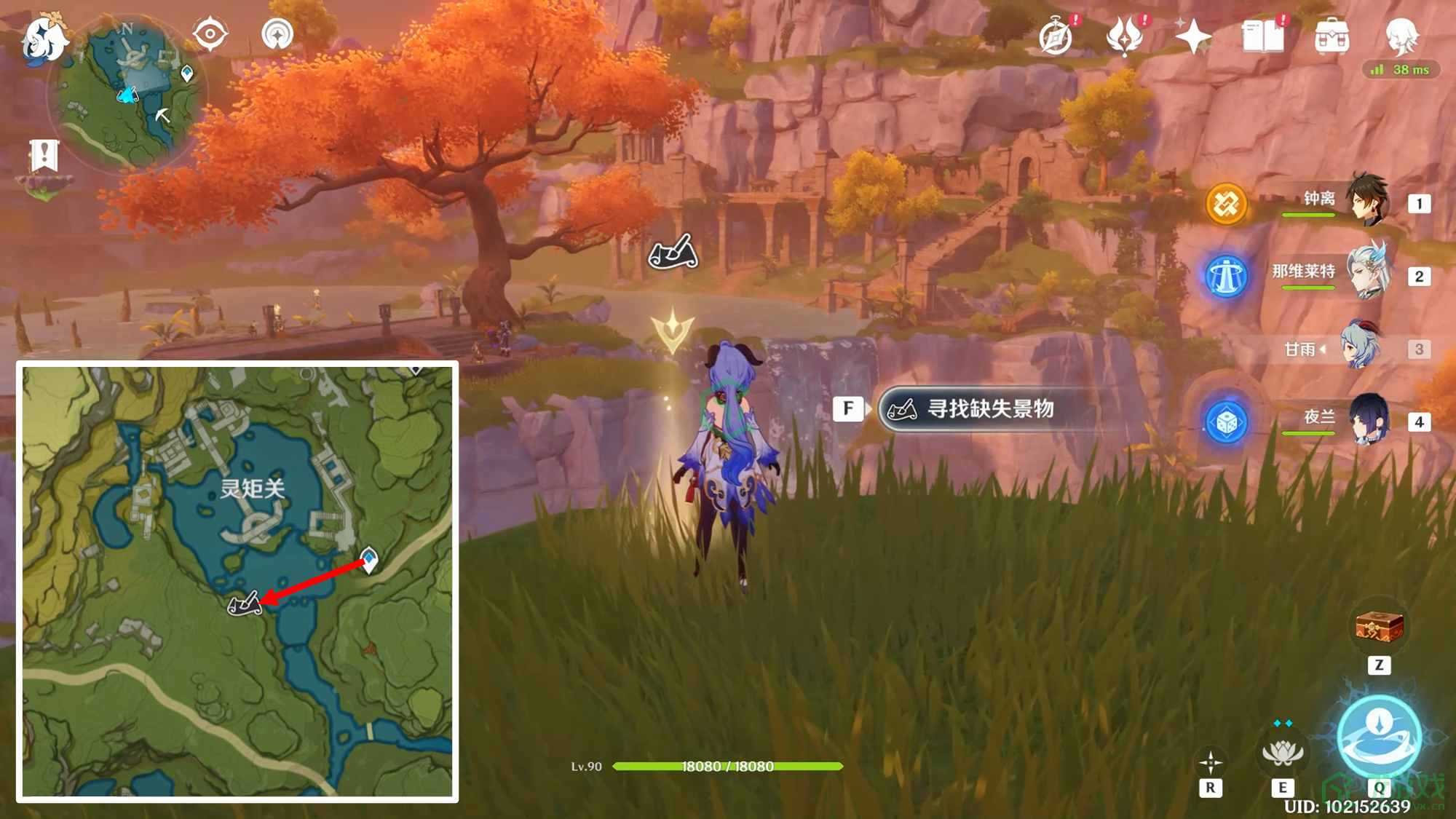This screenshot has width=1456, height=819.
Task: Open the co-op mode icon
Action: 277,34
